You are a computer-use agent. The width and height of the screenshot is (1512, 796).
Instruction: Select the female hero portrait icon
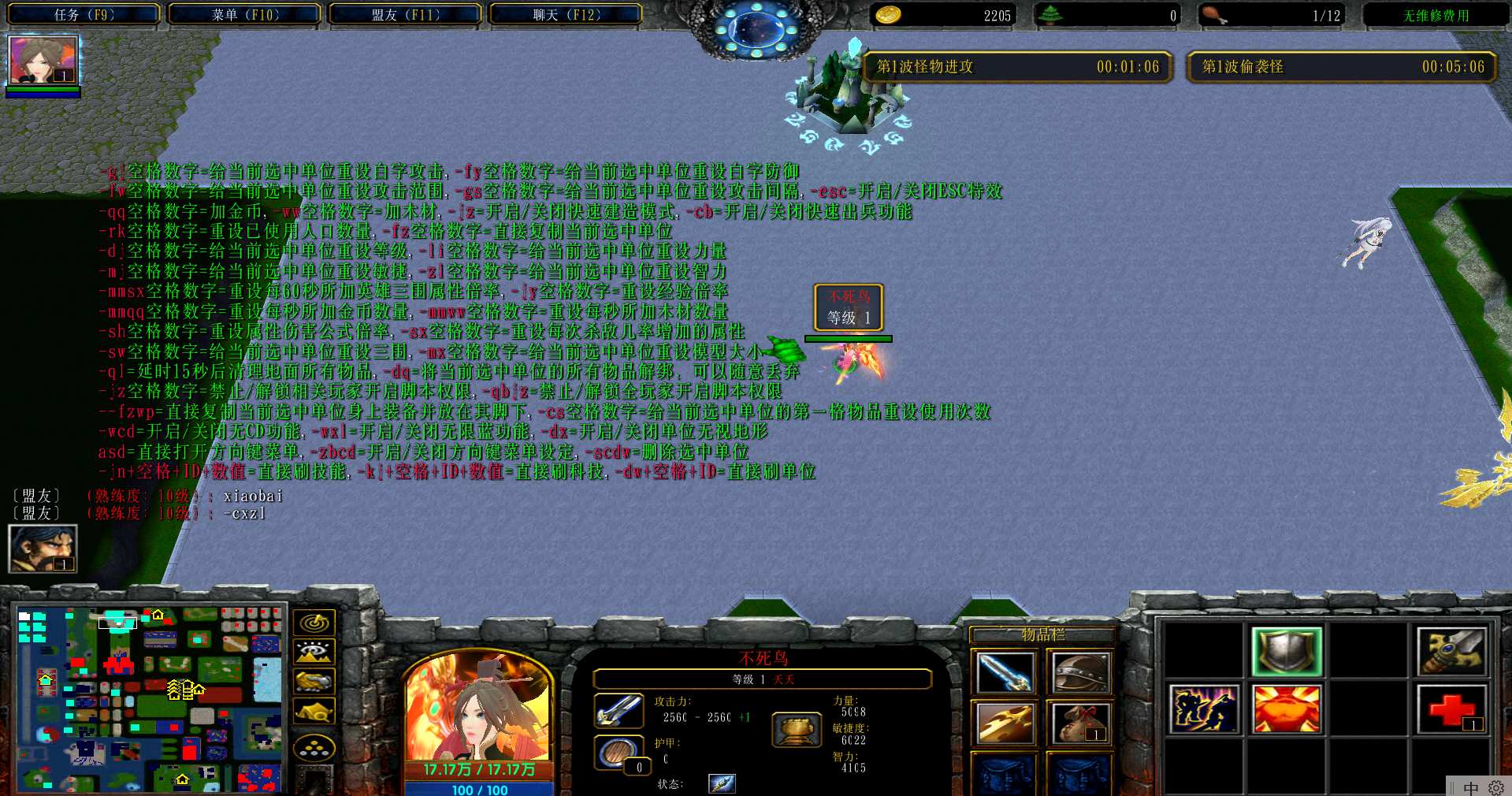43,60
